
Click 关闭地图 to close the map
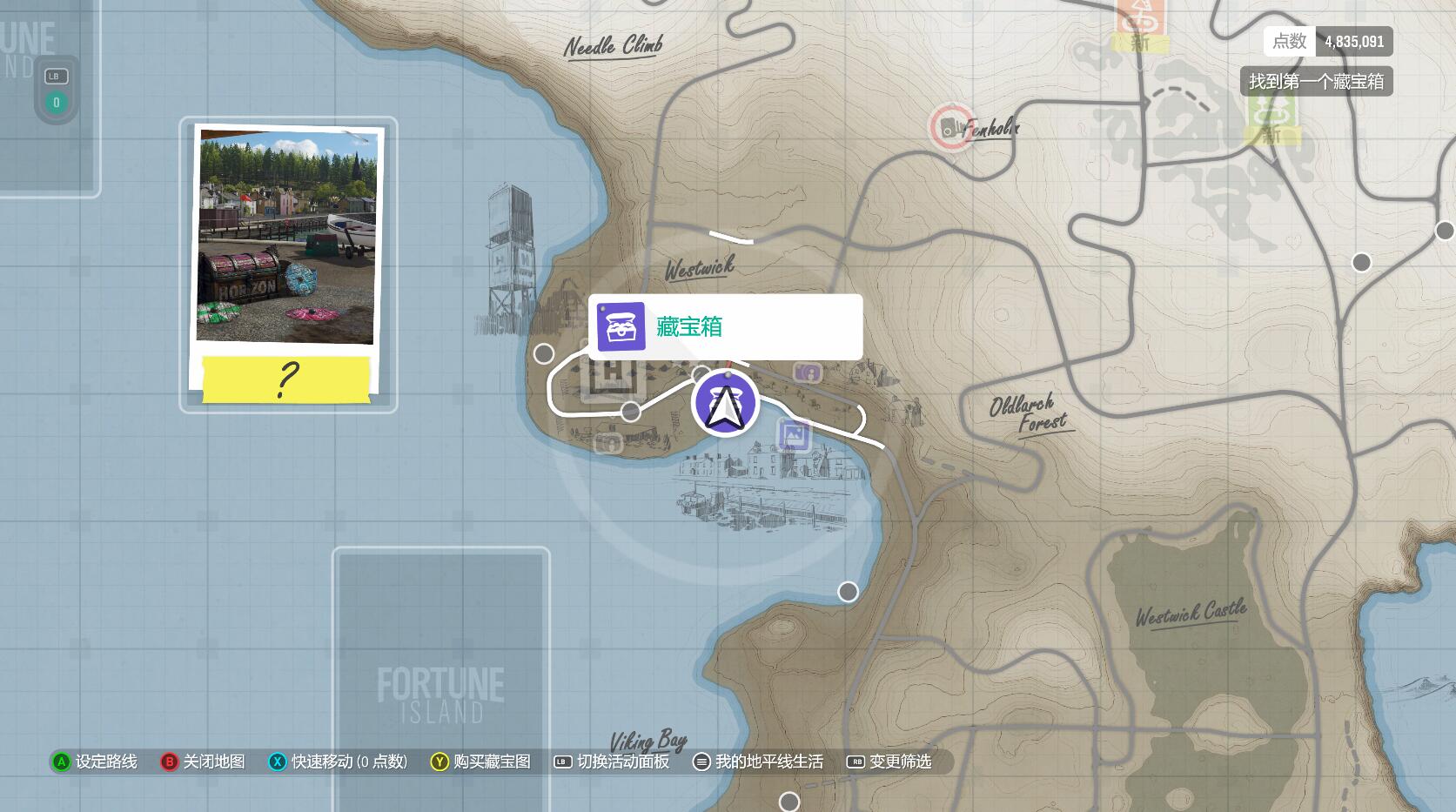[x=204, y=762]
